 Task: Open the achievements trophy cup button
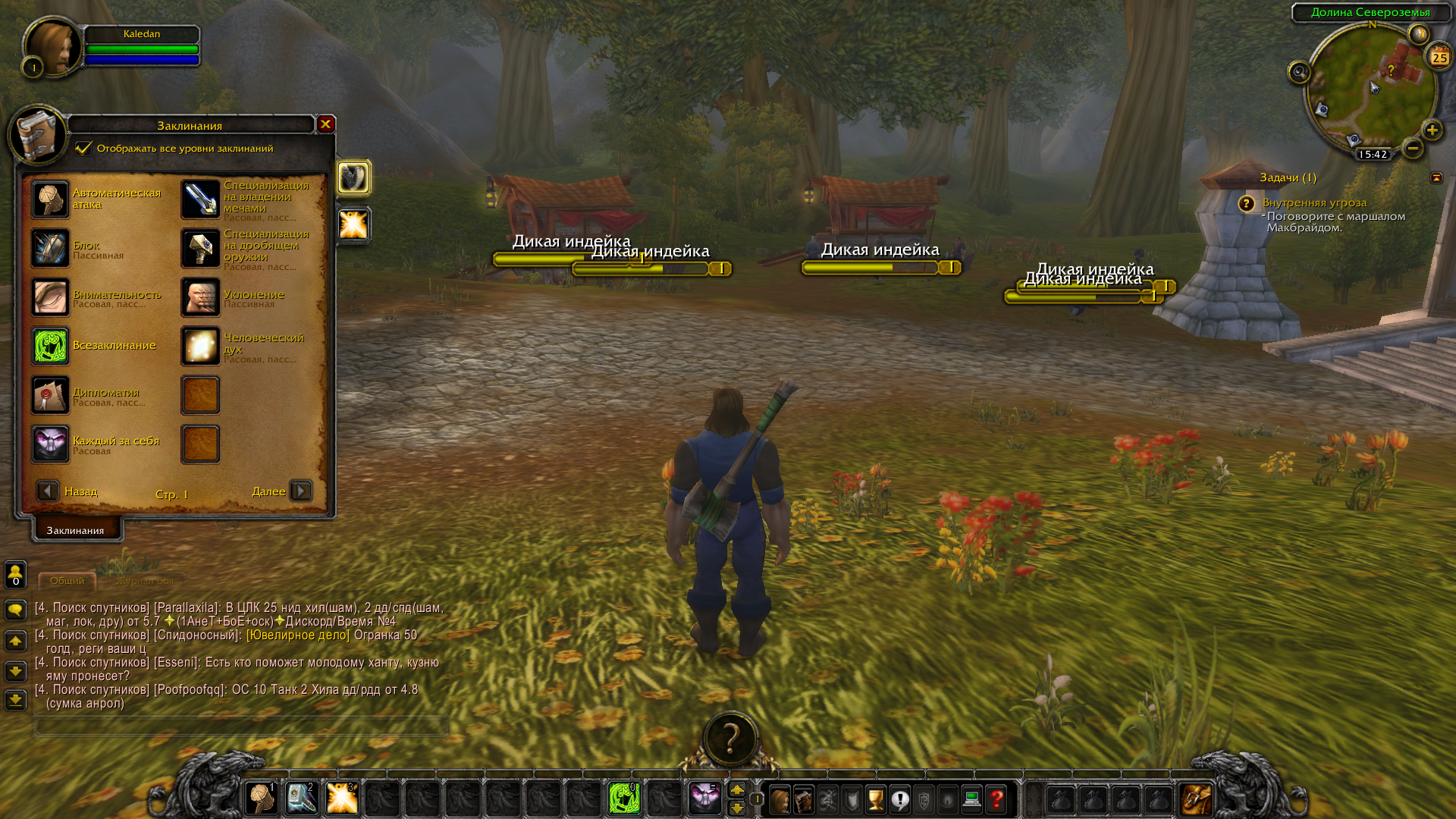pyautogui.click(x=876, y=799)
